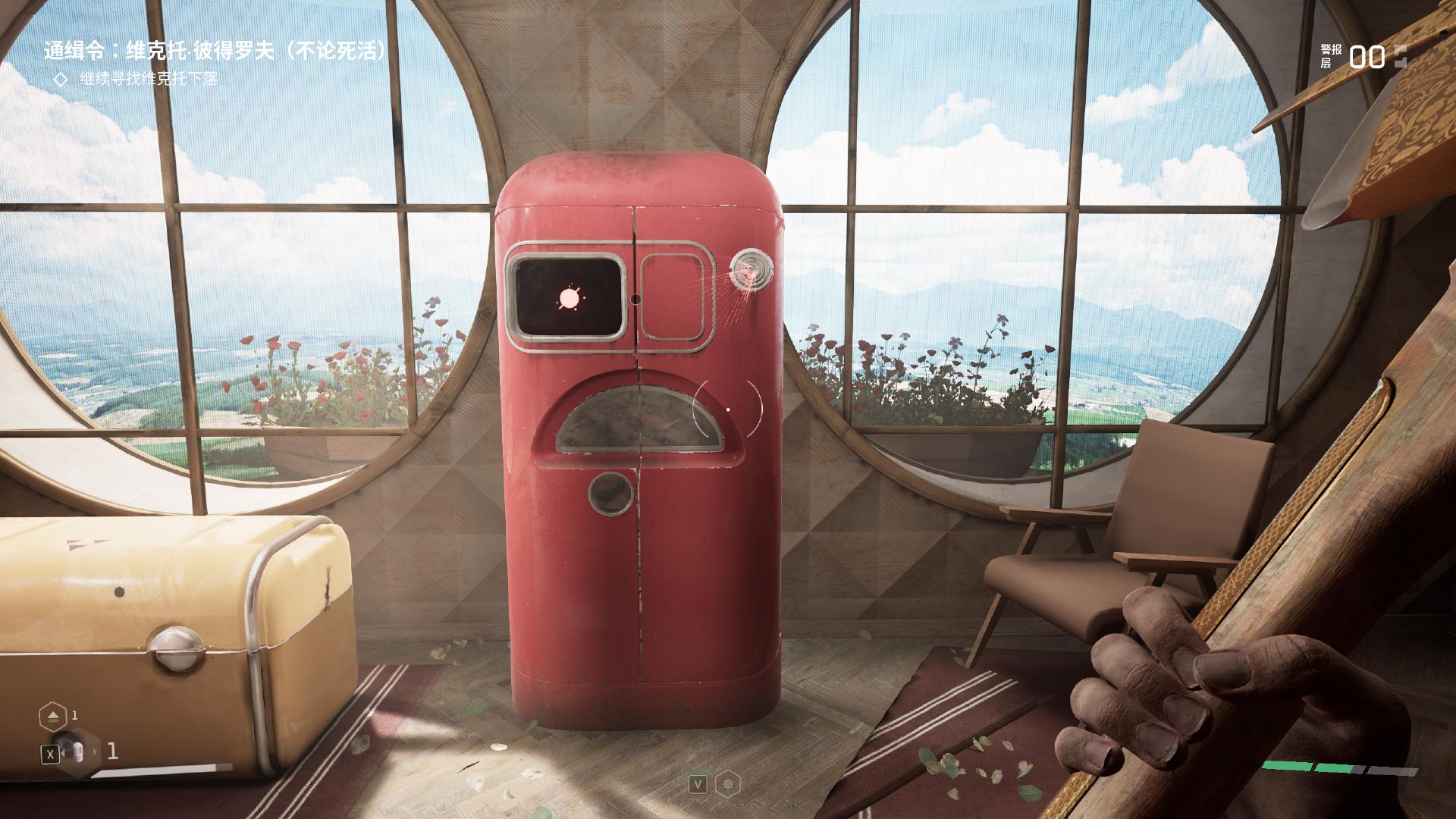The height and width of the screenshot is (819, 1456).
Task: Activate the hexagonal gear ability icon
Action: (729, 783)
